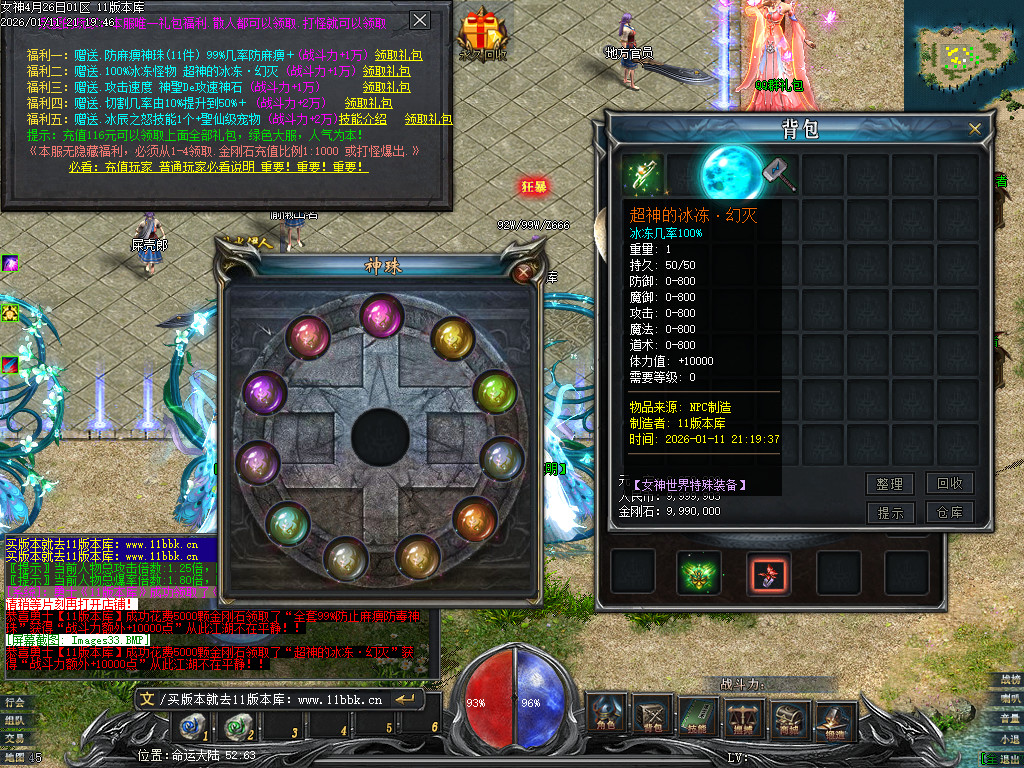
Task: Close the 神珠 orb panel
Action: point(523,272)
